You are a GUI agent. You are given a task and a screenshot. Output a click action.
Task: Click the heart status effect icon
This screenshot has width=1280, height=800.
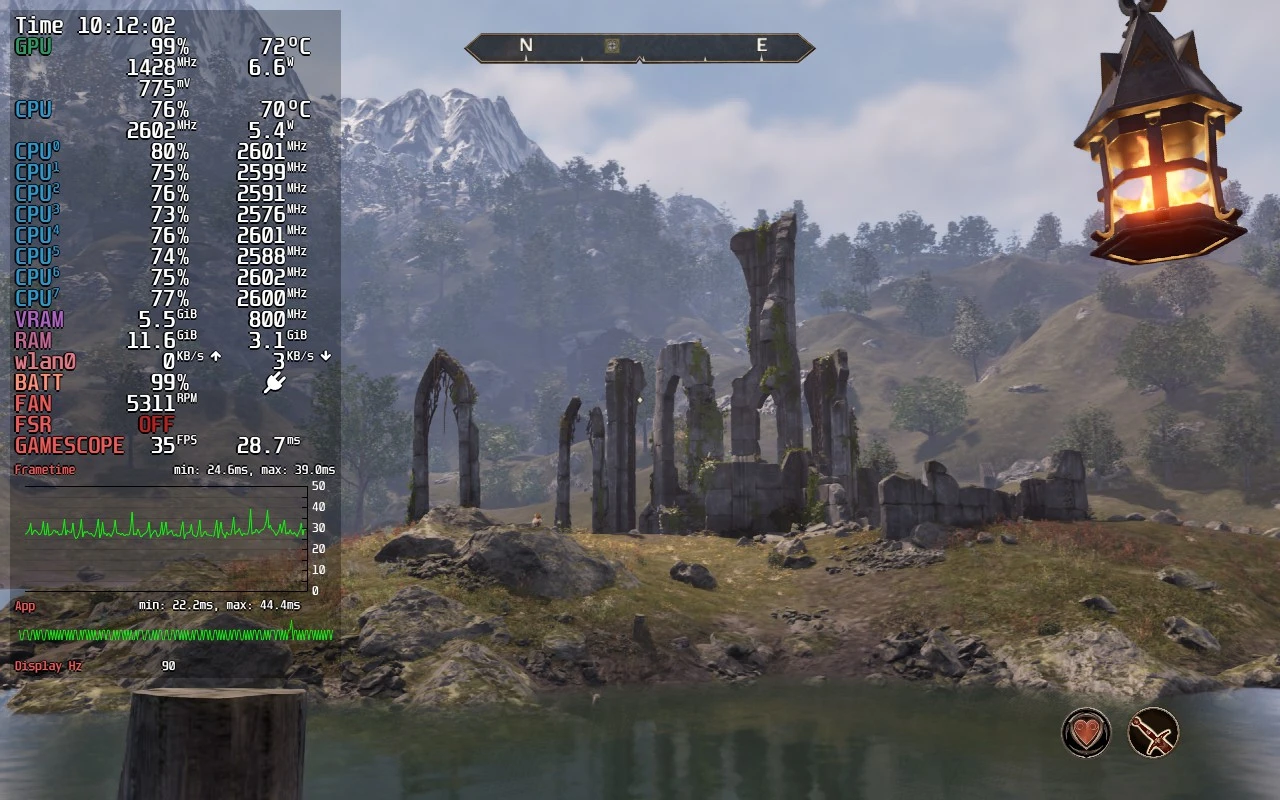click(1086, 733)
